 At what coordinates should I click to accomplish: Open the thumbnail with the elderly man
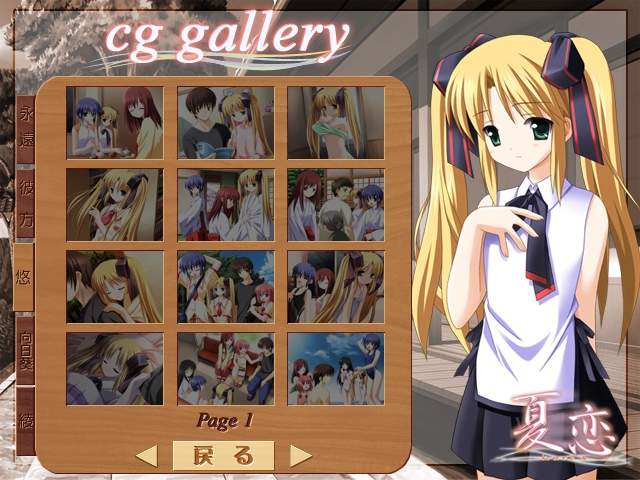pyautogui.click(x=335, y=204)
